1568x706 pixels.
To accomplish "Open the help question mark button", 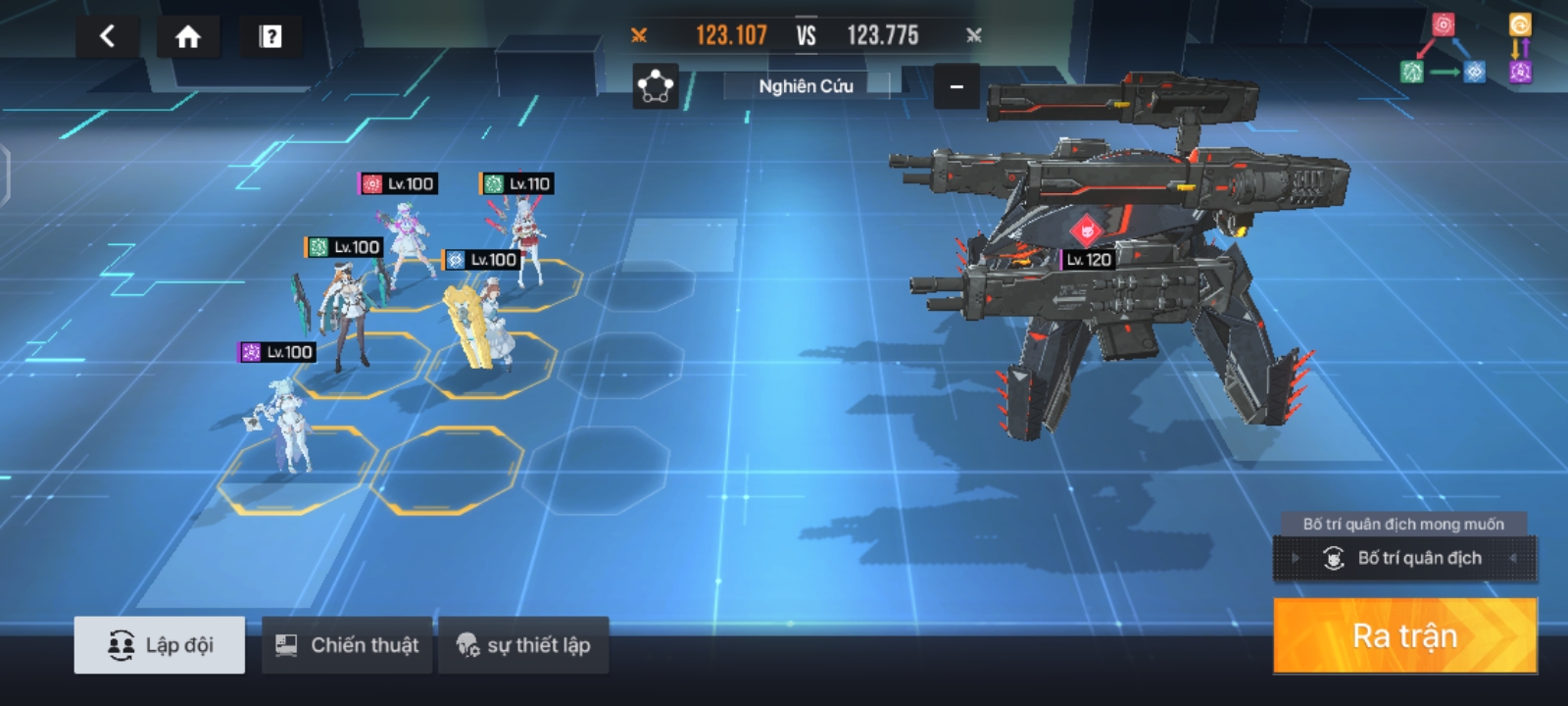I will point(270,37).
